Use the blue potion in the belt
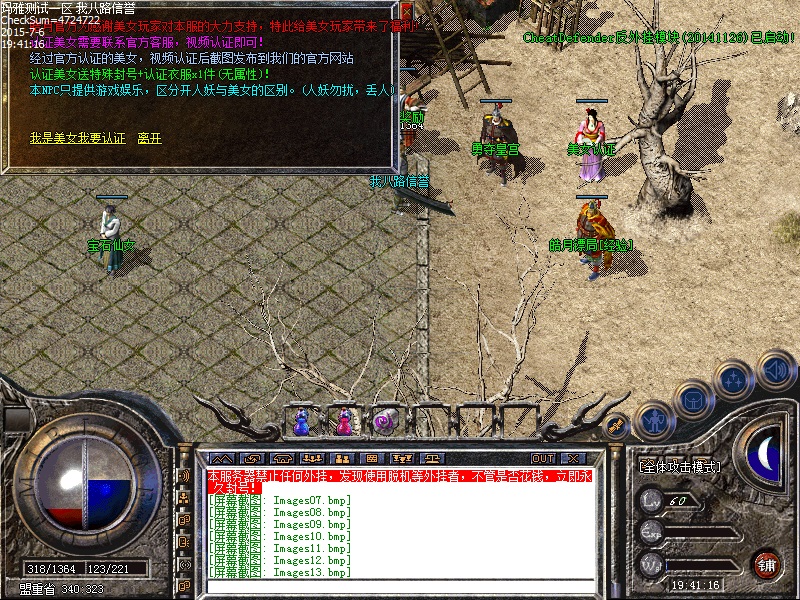 pos(301,422)
